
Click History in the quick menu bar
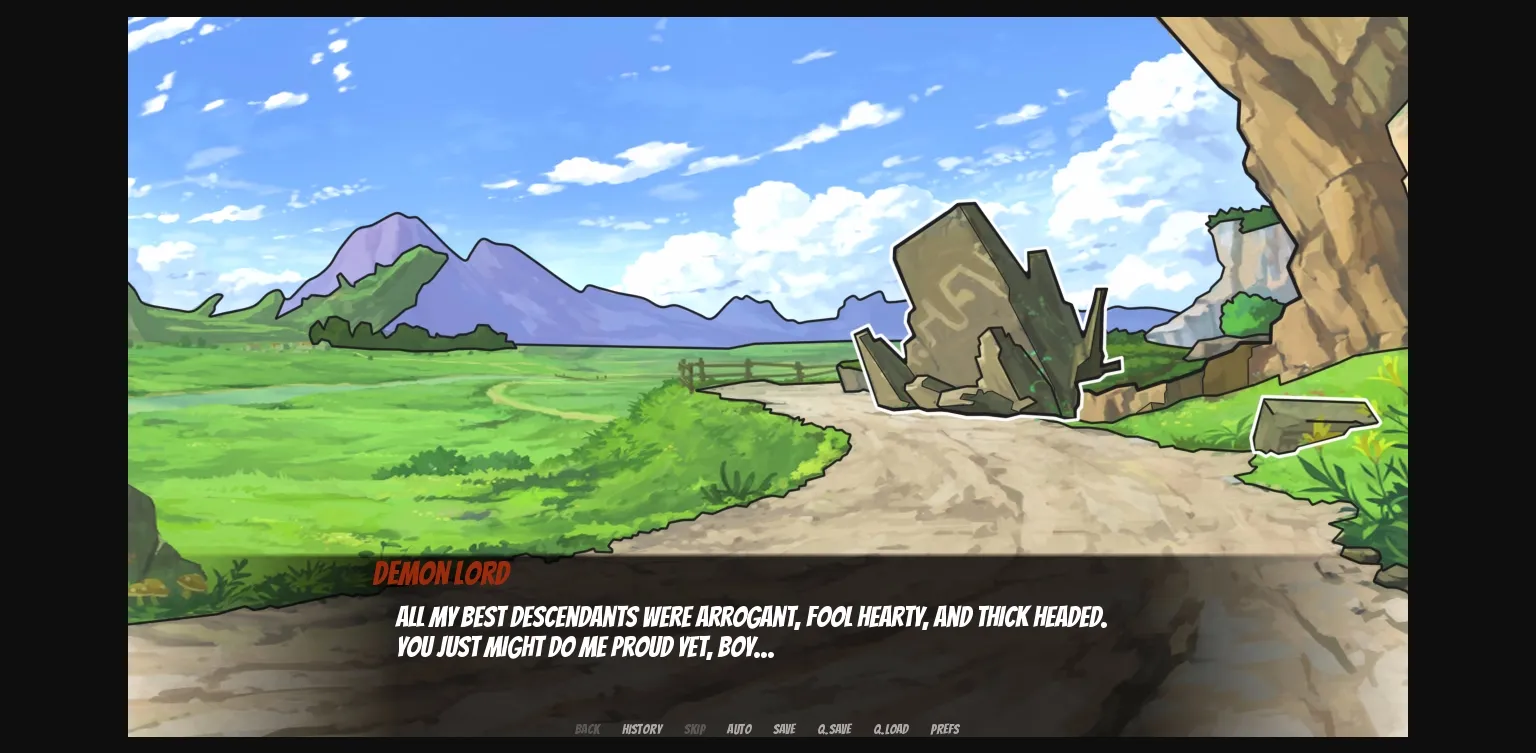[x=642, y=729]
